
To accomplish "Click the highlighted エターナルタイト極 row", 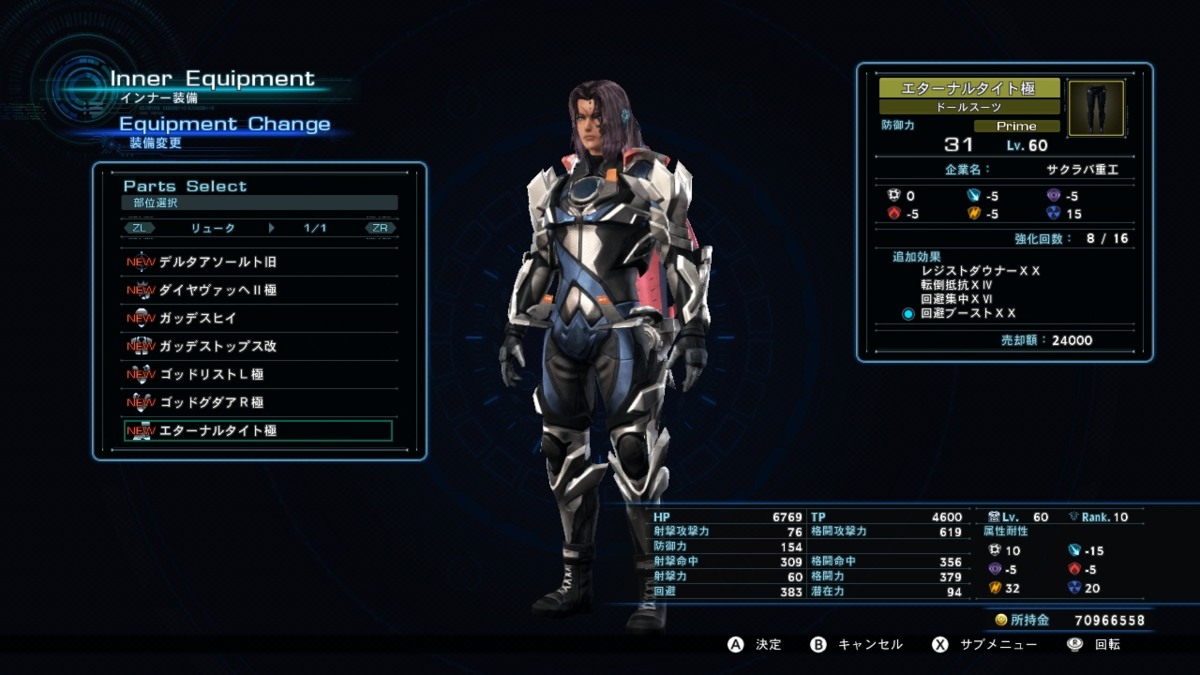I will (x=258, y=431).
